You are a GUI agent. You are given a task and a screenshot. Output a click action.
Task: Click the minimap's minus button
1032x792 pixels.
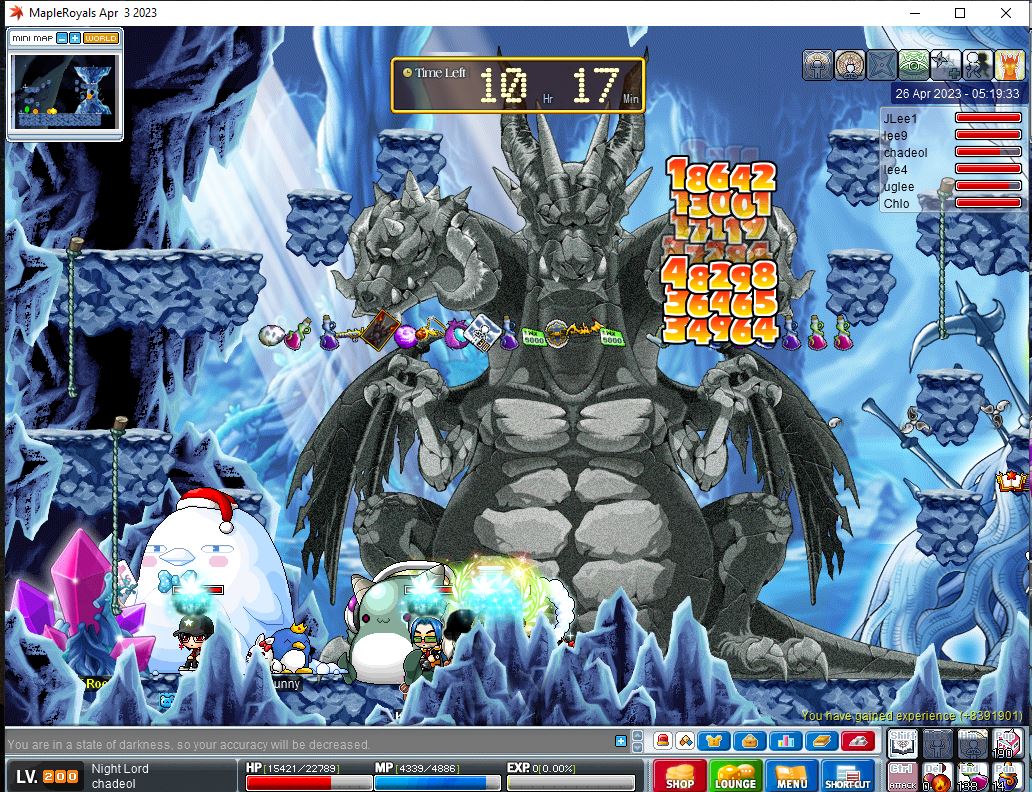click(x=61, y=38)
